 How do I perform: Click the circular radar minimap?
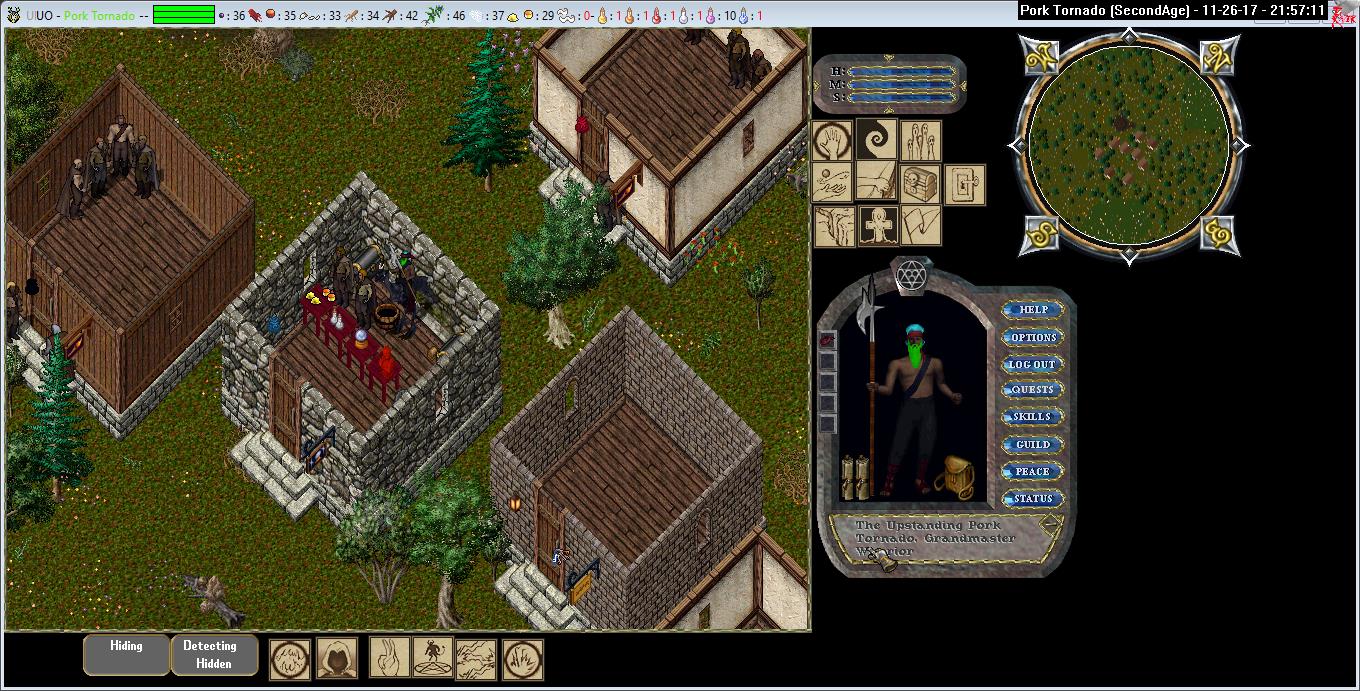1128,146
